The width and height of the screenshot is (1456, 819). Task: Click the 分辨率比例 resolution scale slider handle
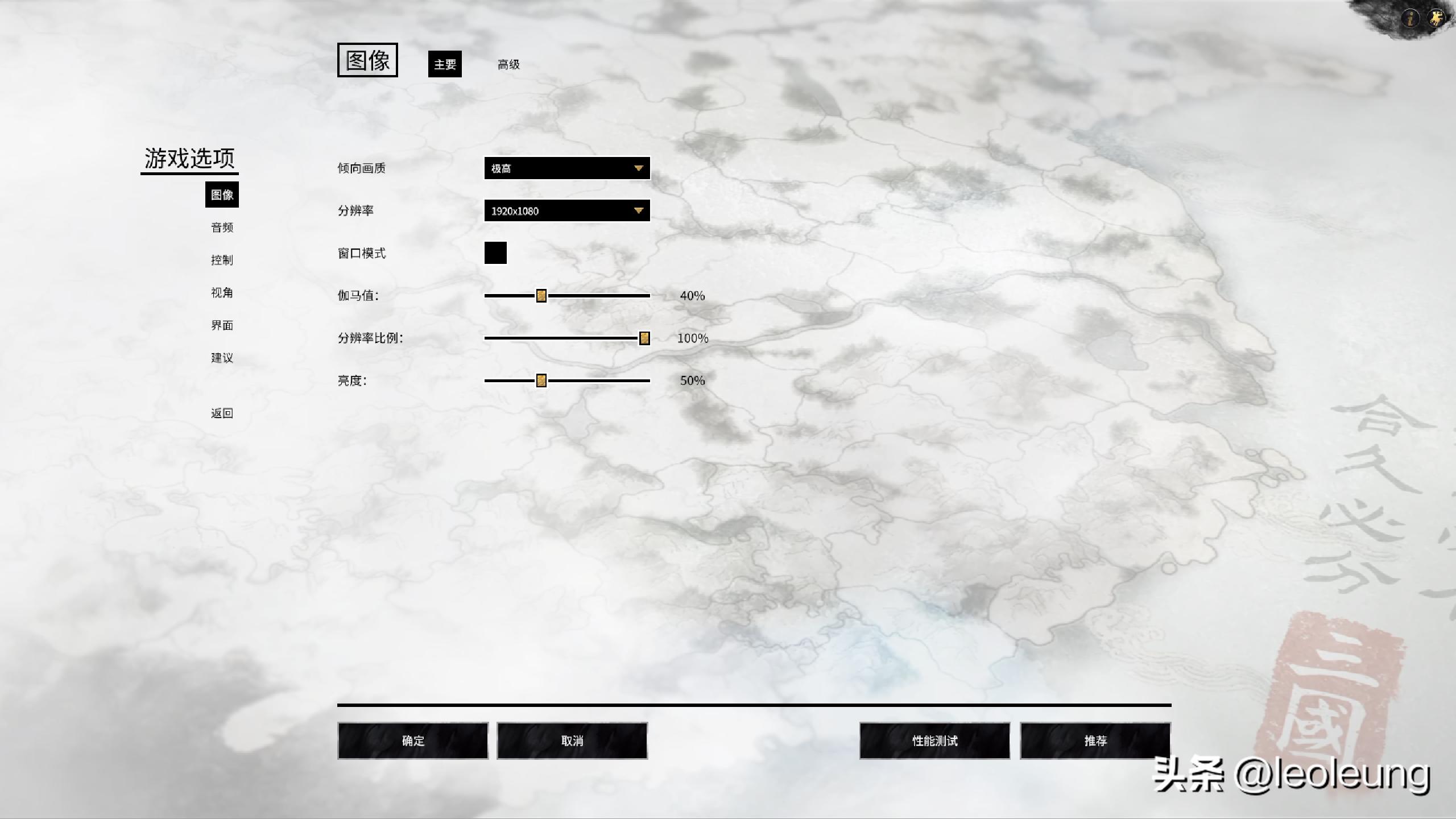point(643,338)
